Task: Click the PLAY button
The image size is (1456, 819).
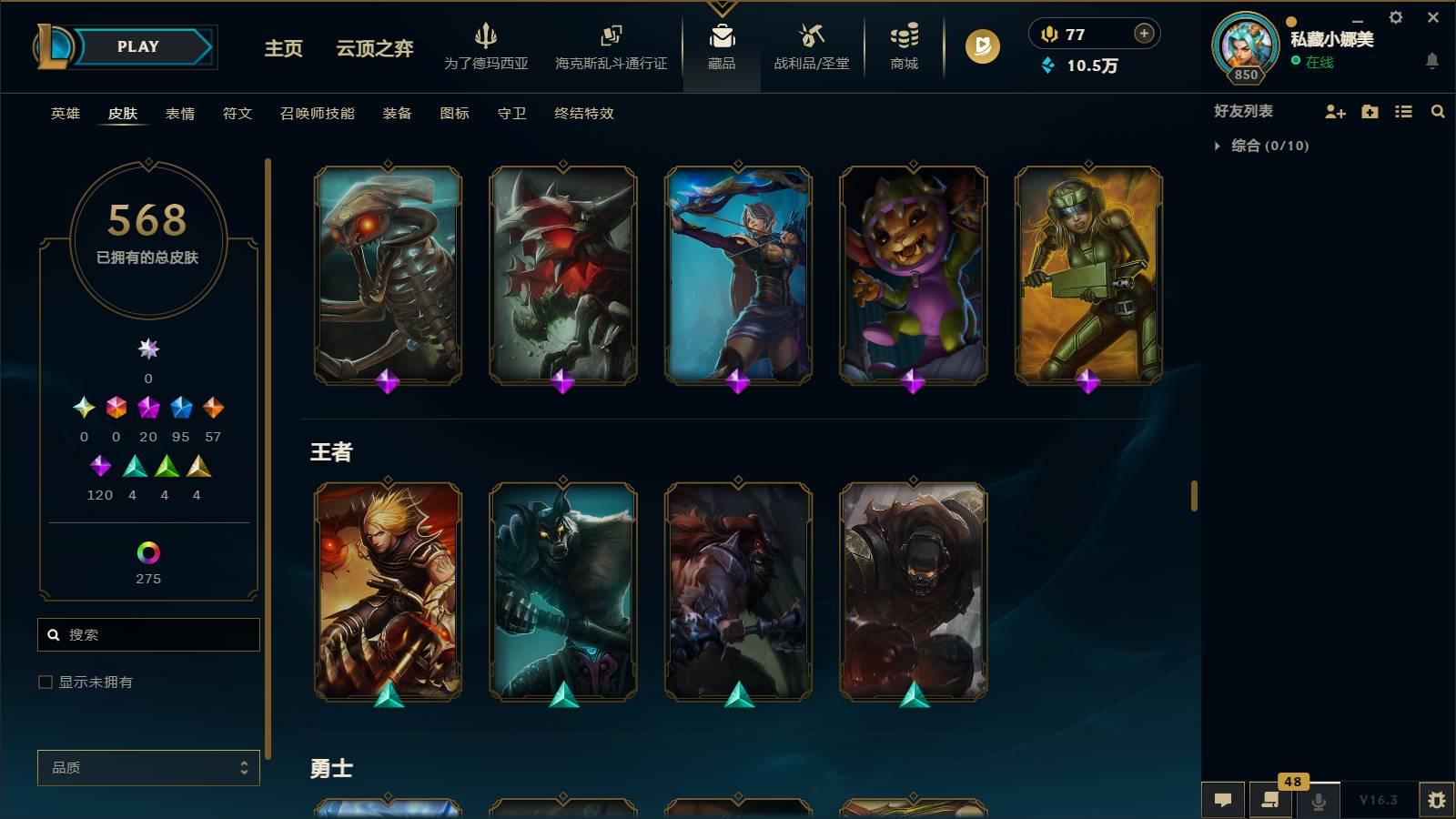Action: pyautogui.click(x=136, y=46)
